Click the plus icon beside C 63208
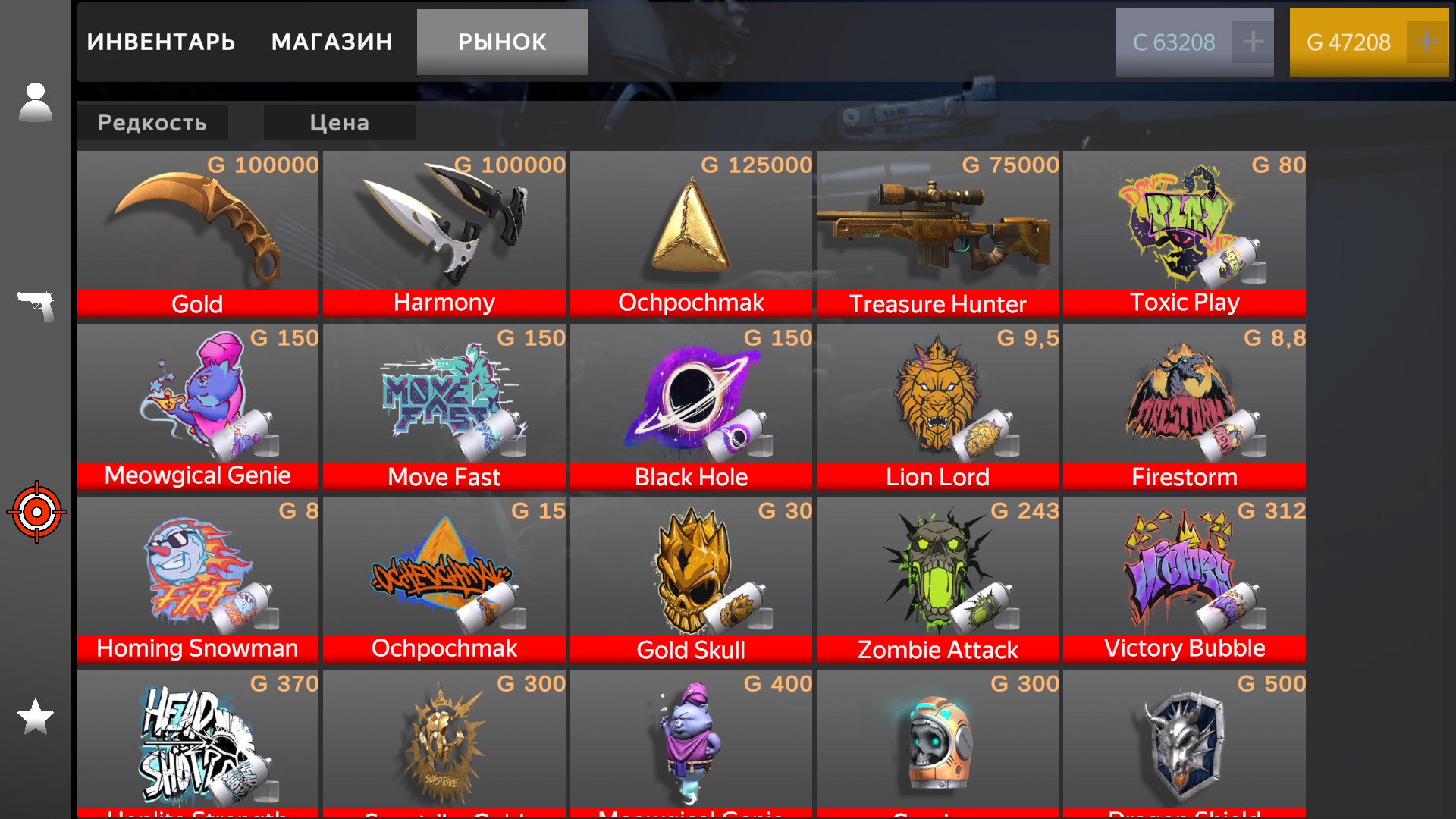This screenshot has width=1456, height=819. pyautogui.click(x=1253, y=42)
